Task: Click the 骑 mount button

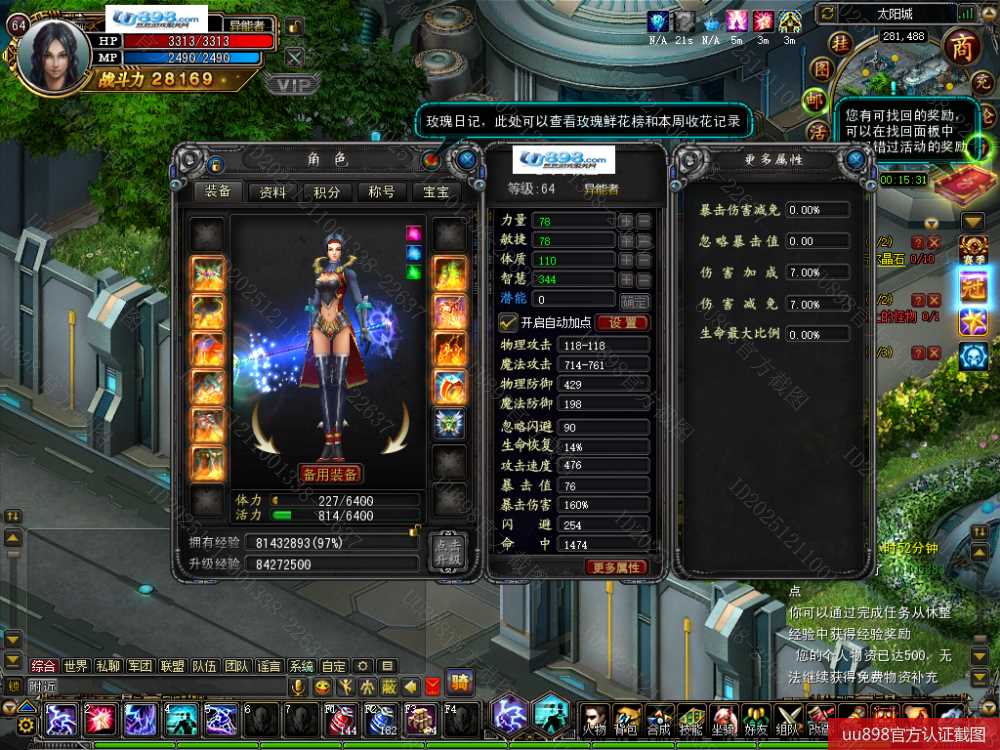Action: pos(460,682)
